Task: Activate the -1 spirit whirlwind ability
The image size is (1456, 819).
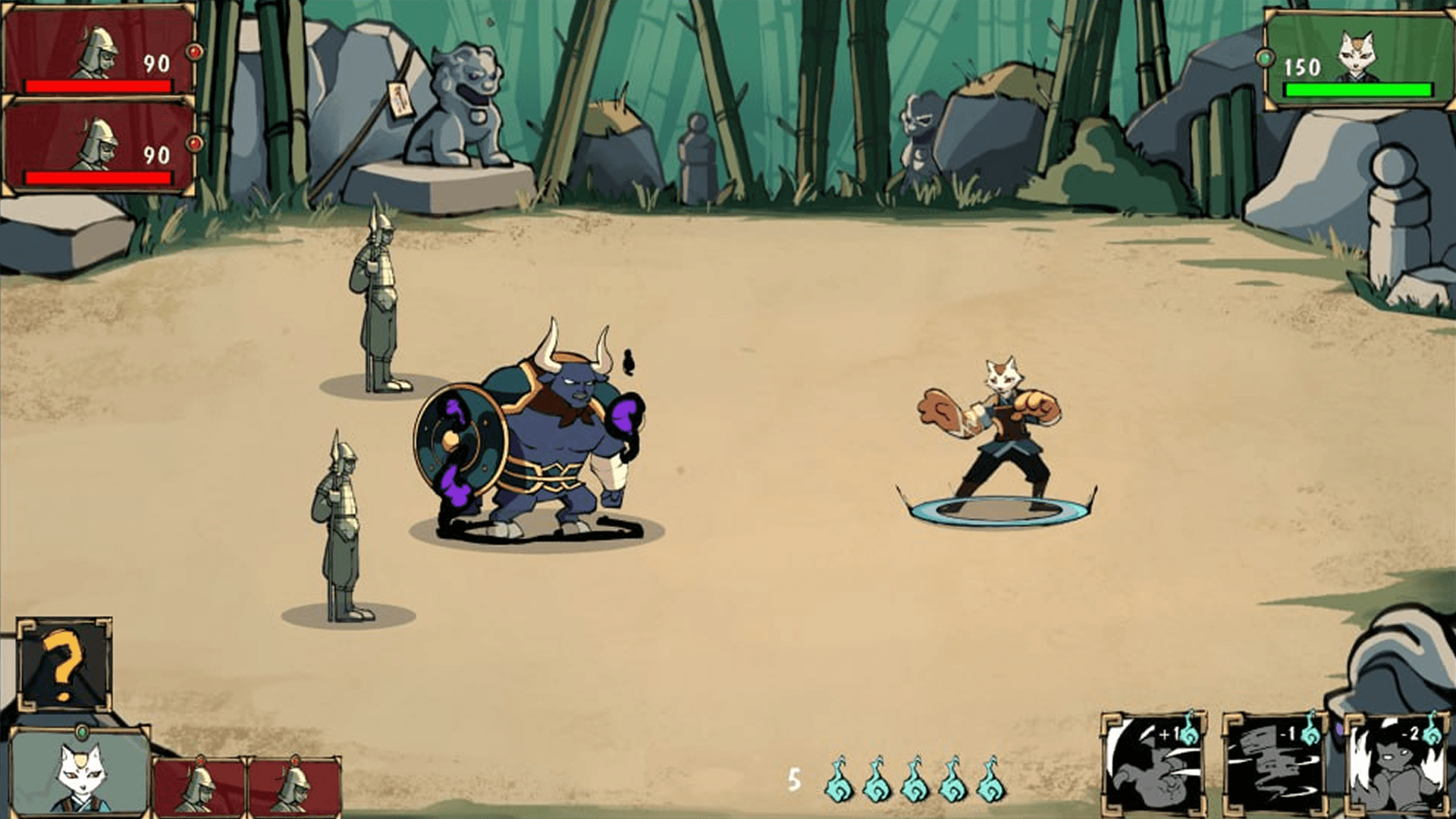Action: pos(1274,766)
